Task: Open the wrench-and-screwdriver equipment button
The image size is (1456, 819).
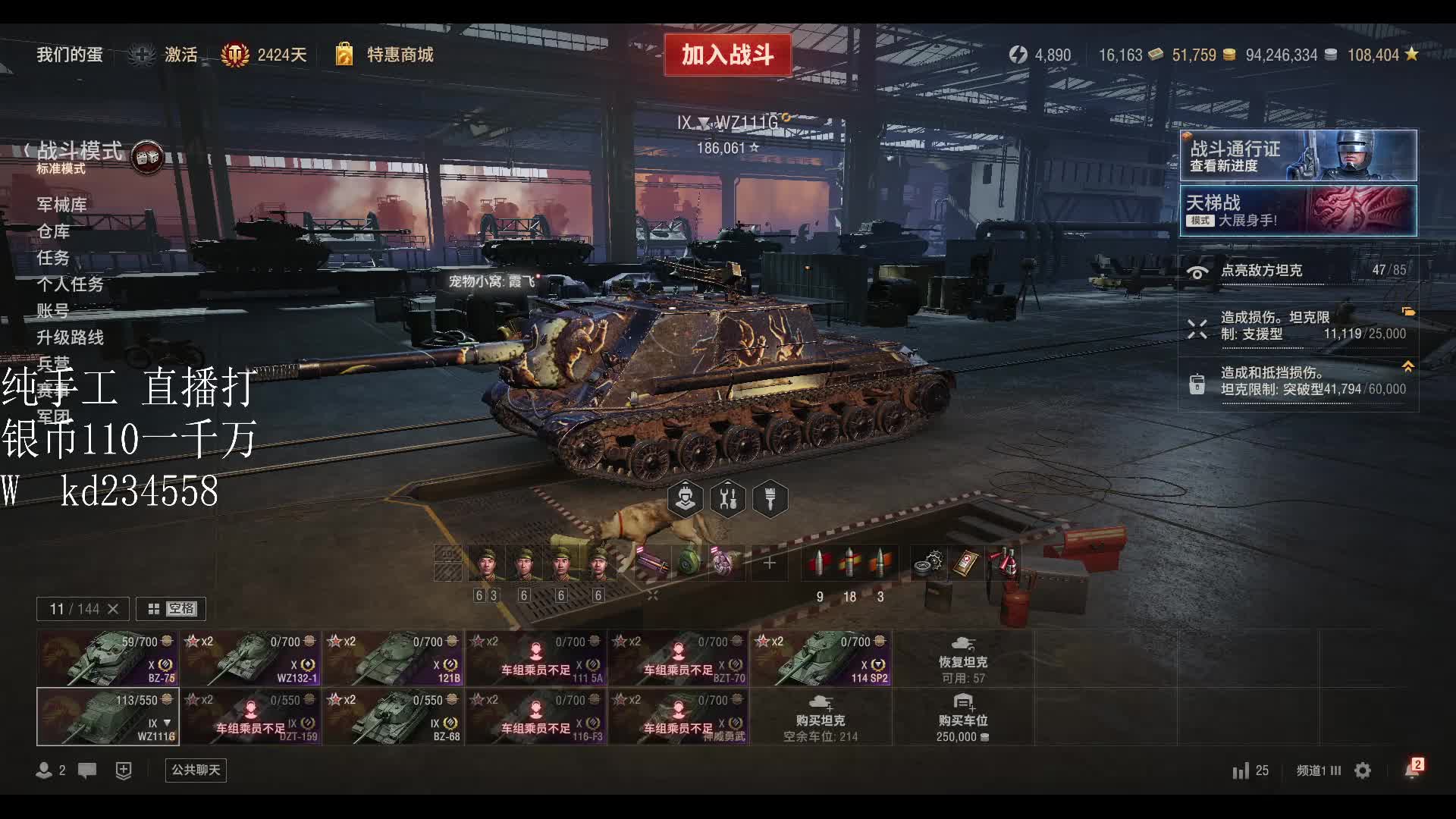Action: (728, 499)
